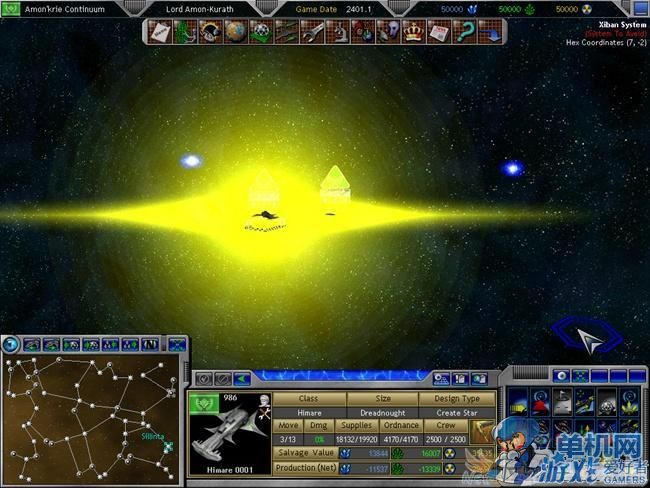Screen dimensions: 650x488
Task: Click the round blue orb button above minimap
Action: tap(11, 344)
